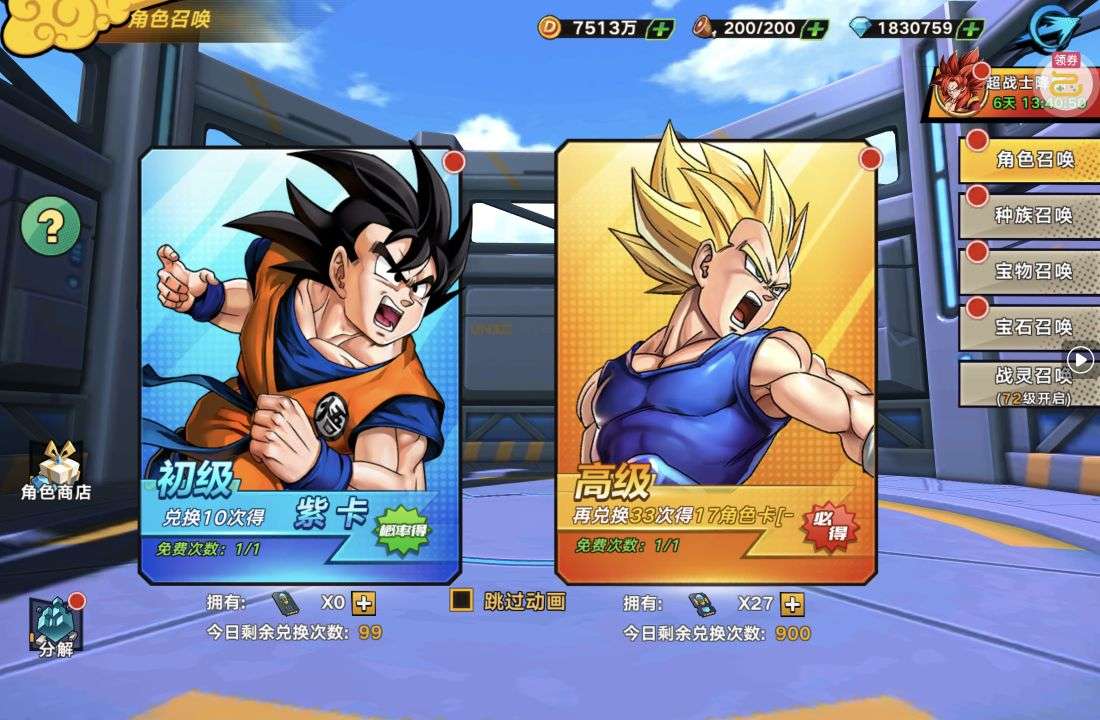
Task: Add more 初级 summon tickets
Action: pyautogui.click(x=364, y=603)
